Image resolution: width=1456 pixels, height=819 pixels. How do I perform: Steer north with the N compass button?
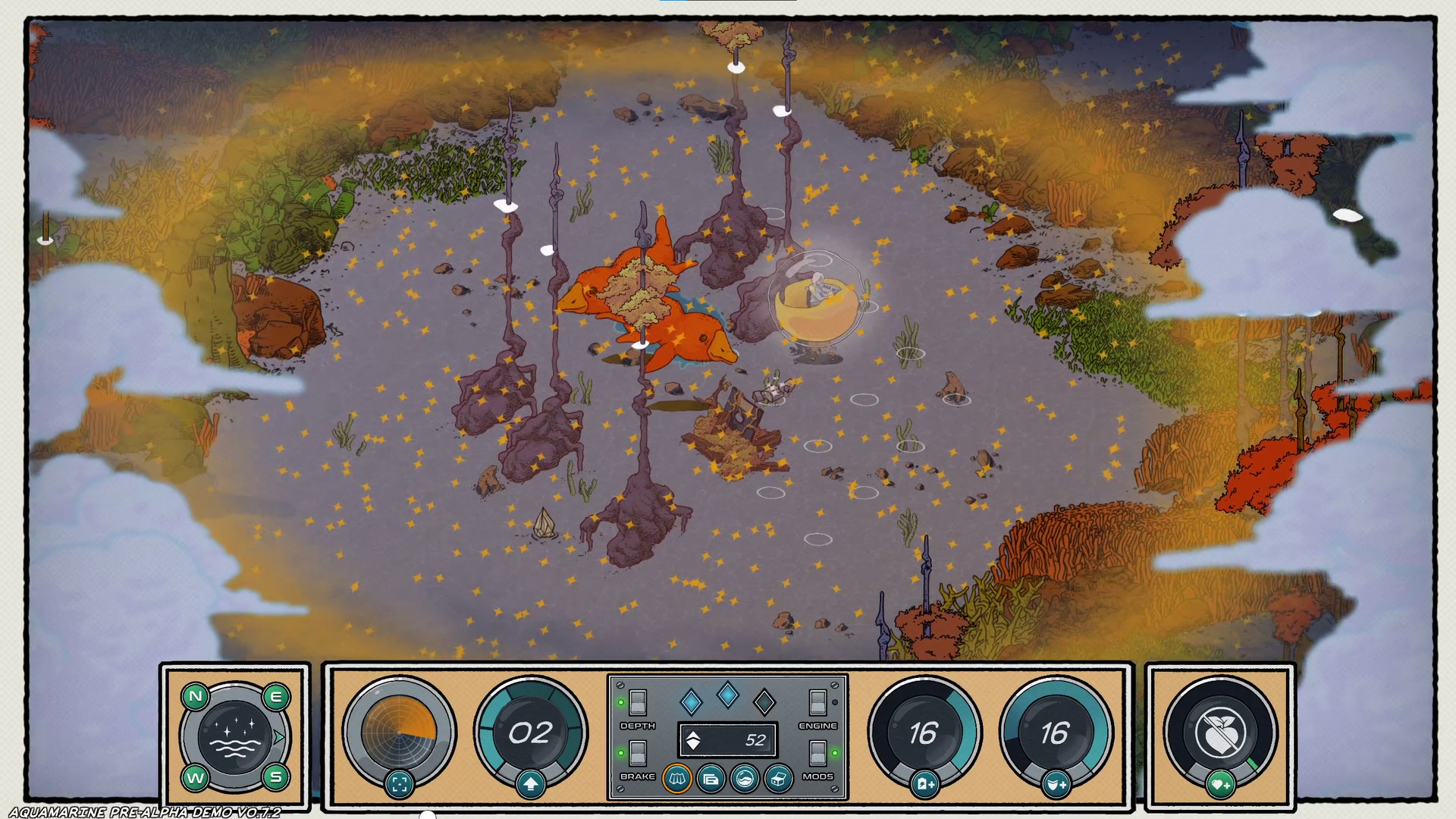(196, 696)
